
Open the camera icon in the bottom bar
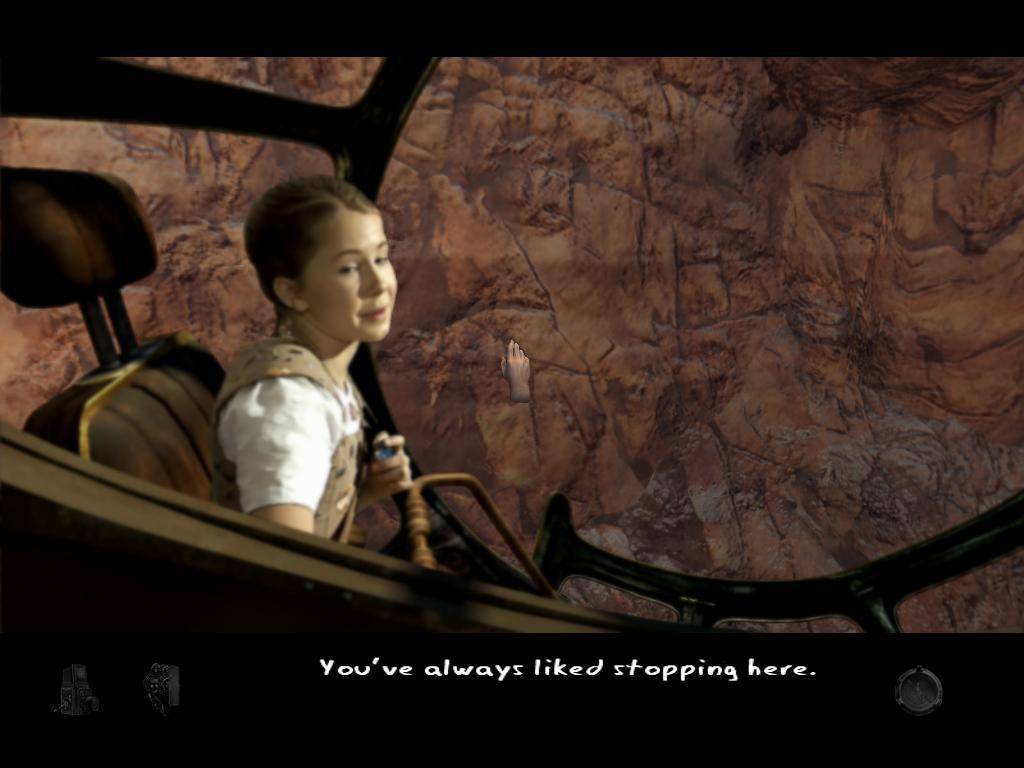tap(76, 689)
